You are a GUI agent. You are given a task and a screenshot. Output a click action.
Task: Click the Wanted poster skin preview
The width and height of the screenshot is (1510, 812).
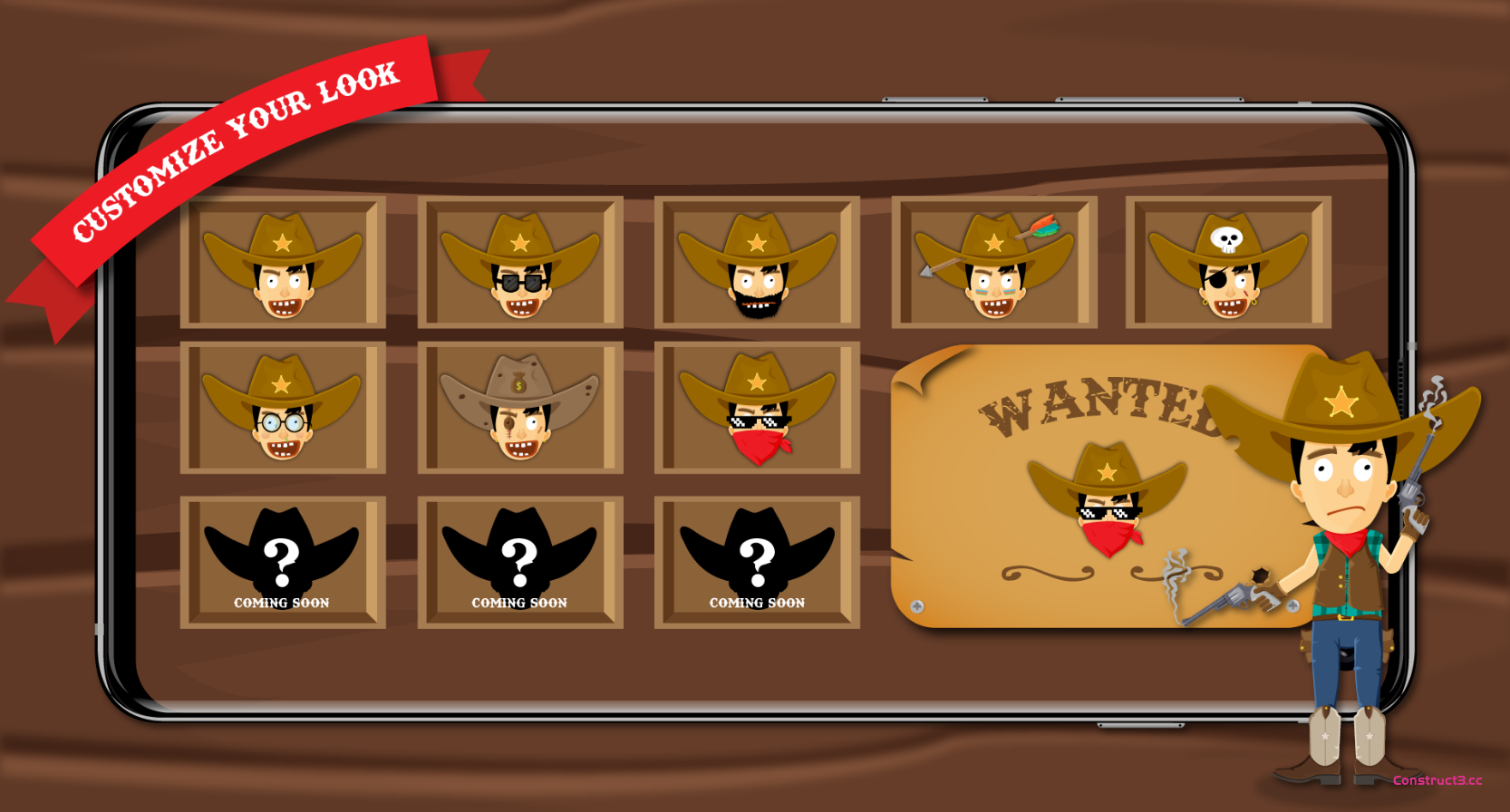point(1108,498)
